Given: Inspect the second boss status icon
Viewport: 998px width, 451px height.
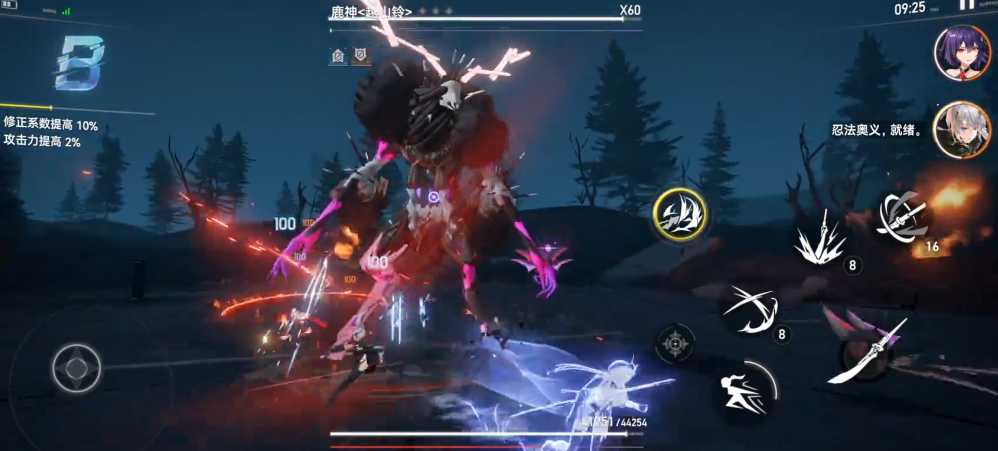Looking at the screenshot, I should (x=360, y=56).
